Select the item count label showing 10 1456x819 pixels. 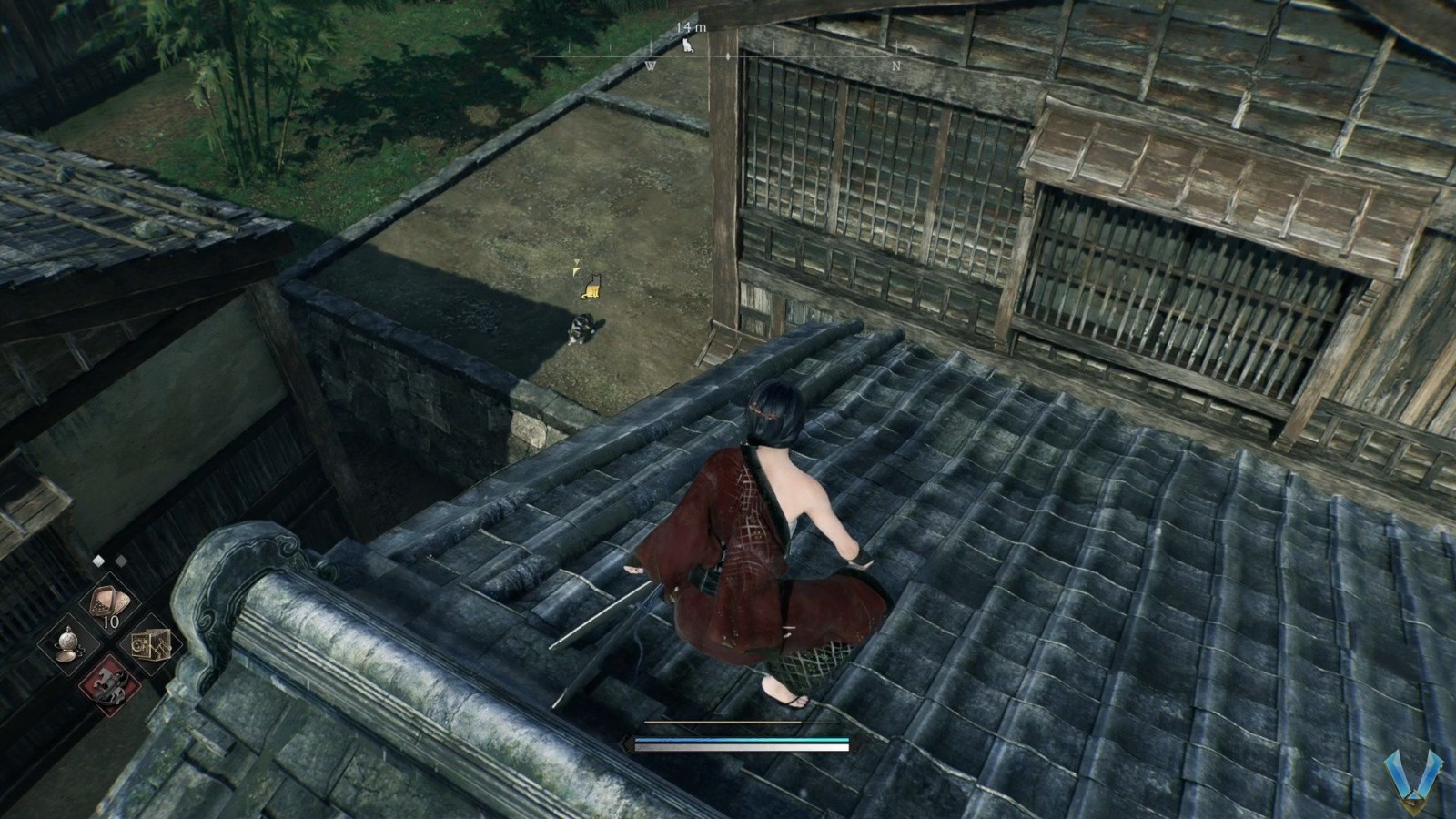[110, 622]
